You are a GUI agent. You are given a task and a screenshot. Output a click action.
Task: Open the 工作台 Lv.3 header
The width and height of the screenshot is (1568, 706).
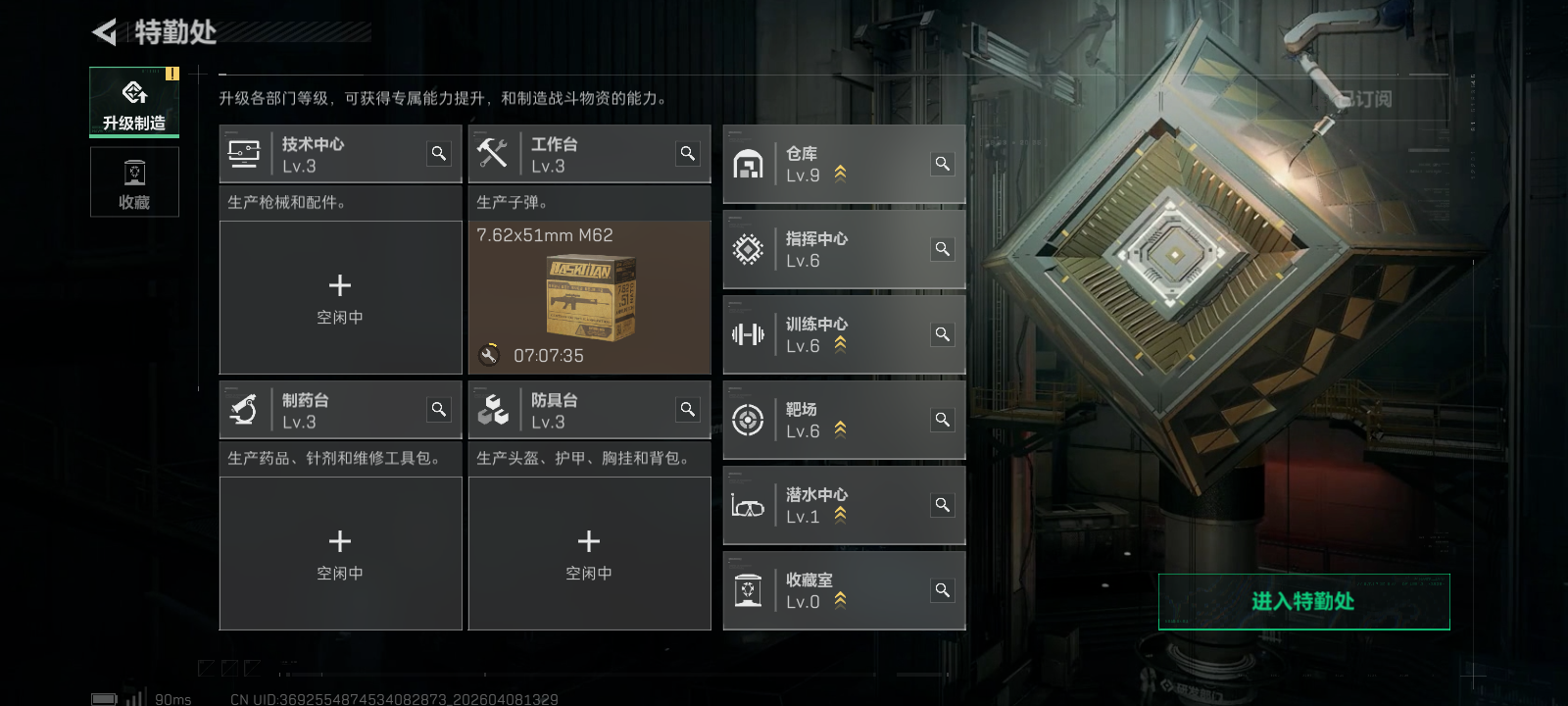pos(568,154)
